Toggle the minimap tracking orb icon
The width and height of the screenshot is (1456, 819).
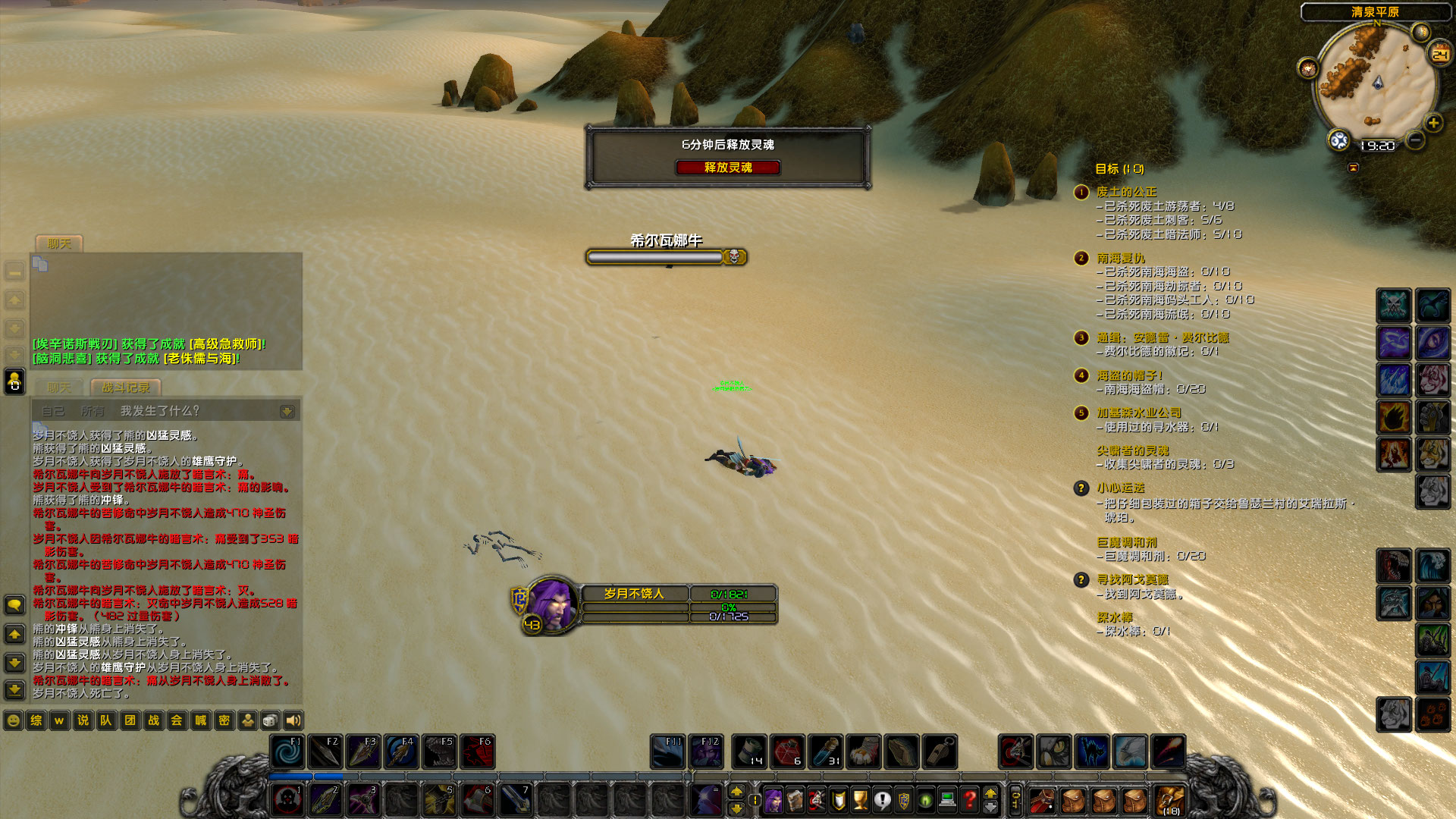tap(1339, 141)
